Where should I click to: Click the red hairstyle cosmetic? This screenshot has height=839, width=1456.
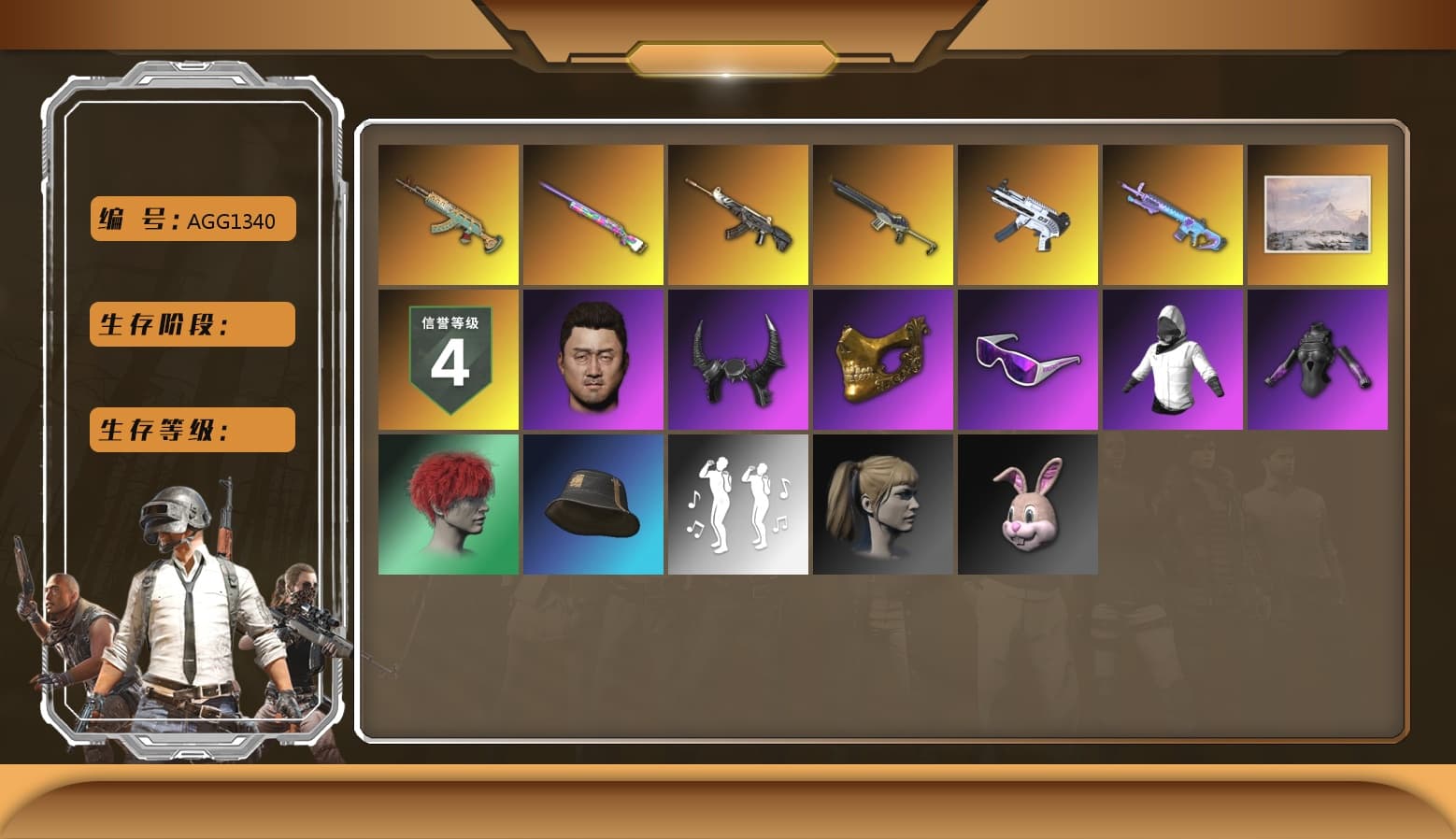pos(447,505)
